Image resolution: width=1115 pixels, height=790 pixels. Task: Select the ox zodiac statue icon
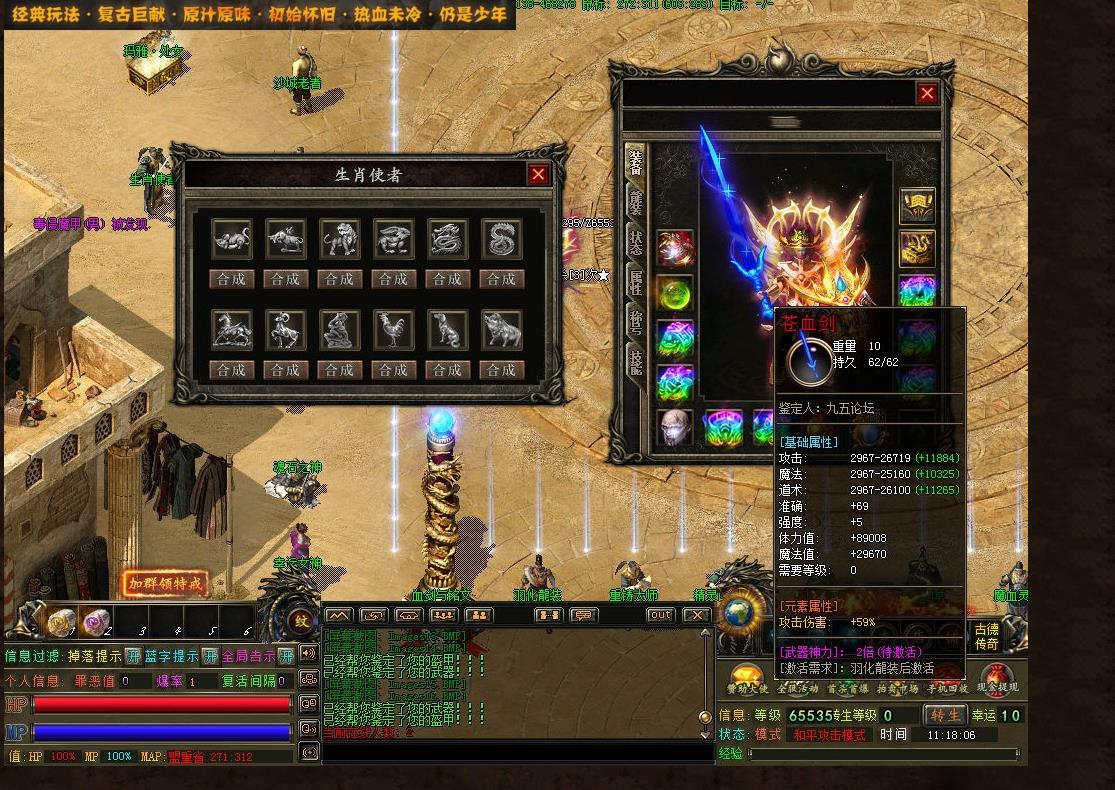pos(285,240)
